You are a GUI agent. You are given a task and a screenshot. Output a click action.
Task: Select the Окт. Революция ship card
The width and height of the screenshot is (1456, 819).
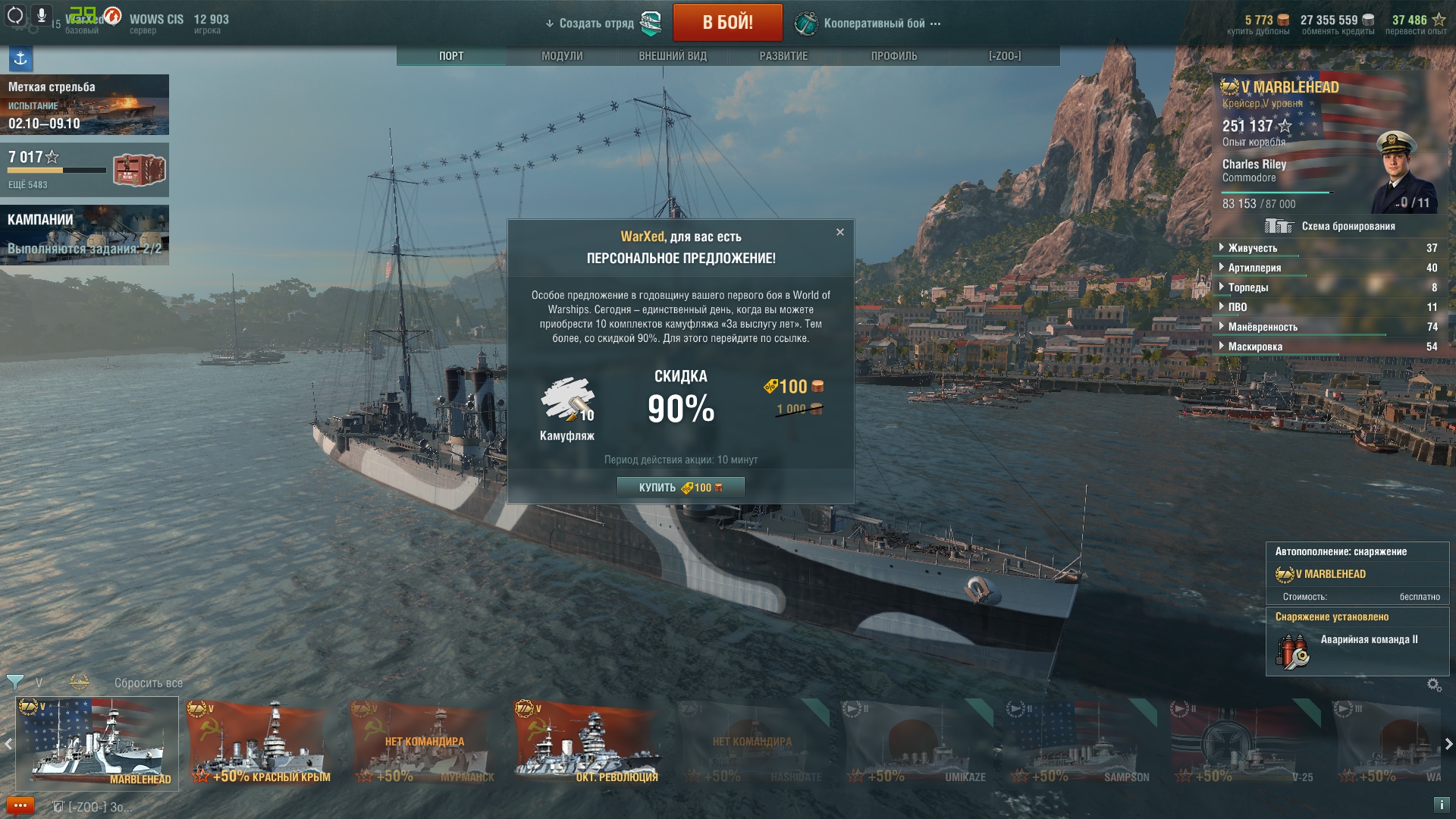tap(587, 743)
